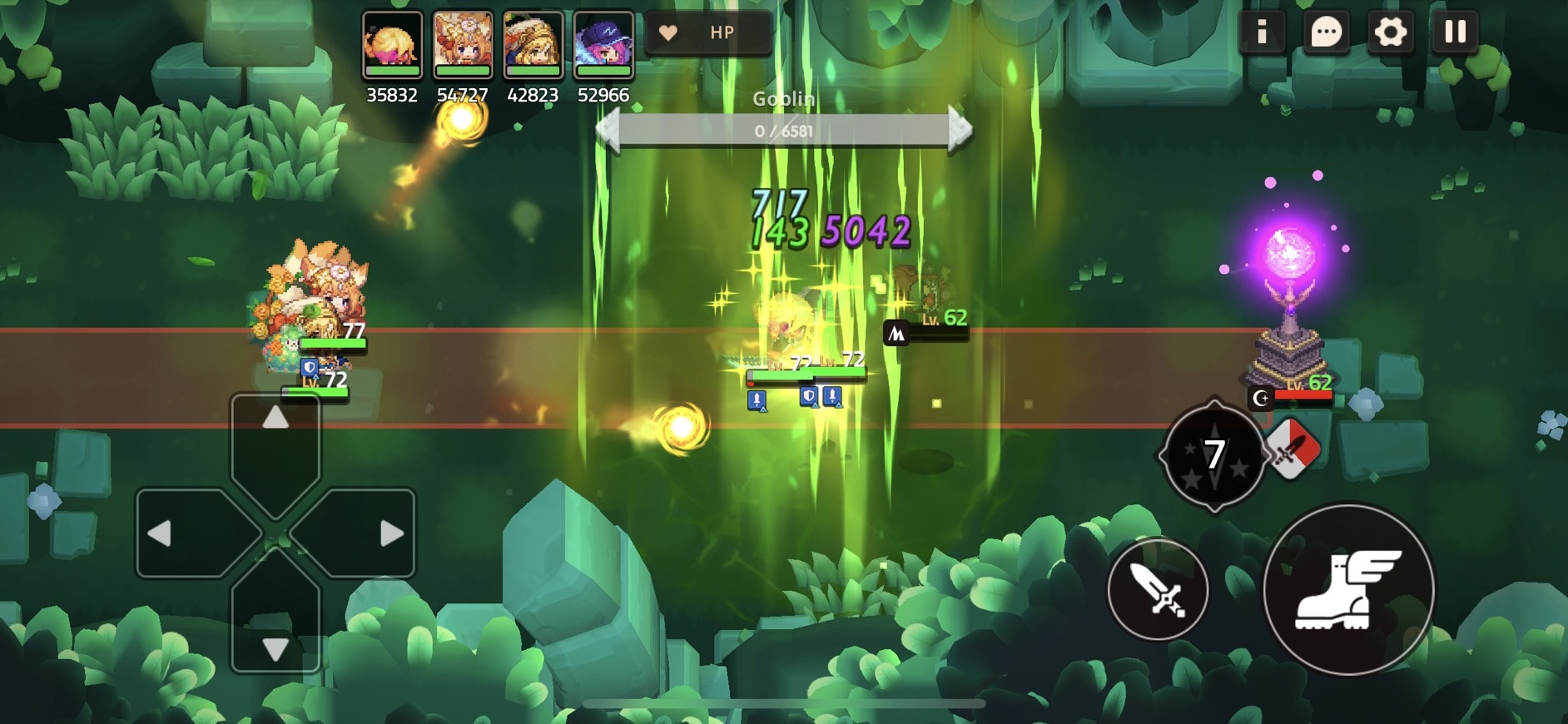Attack with the sword button
Screen dimensions: 1568x724
pos(1158,589)
